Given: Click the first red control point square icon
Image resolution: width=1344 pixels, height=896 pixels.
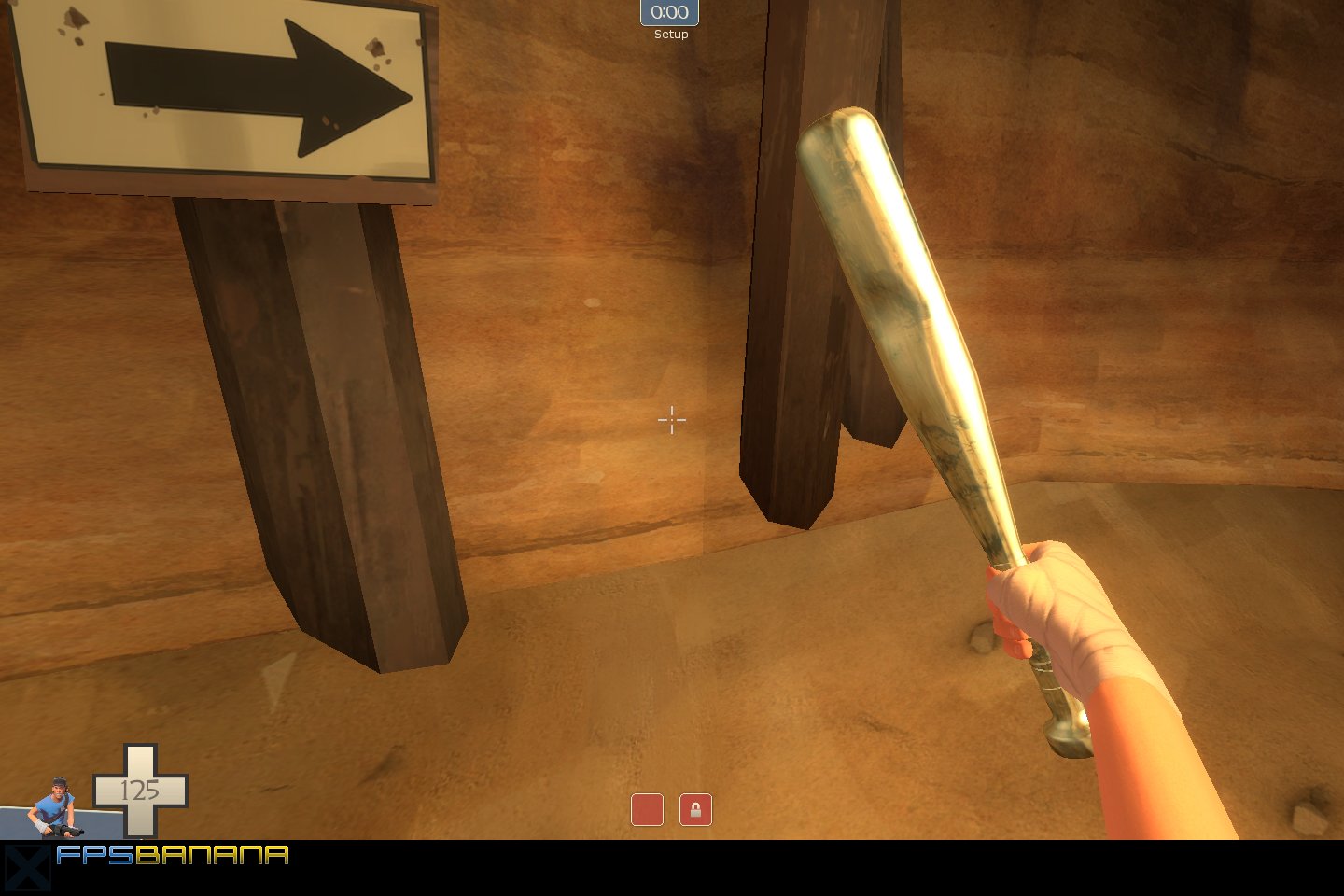Looking at the screenshot, I should (x=648, y=810).
